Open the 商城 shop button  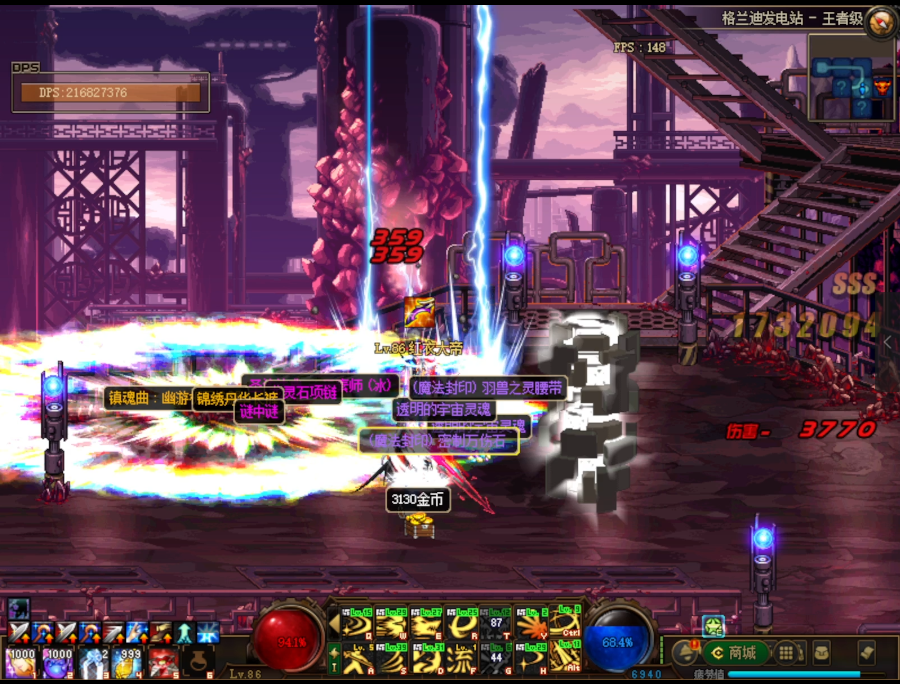734,654
